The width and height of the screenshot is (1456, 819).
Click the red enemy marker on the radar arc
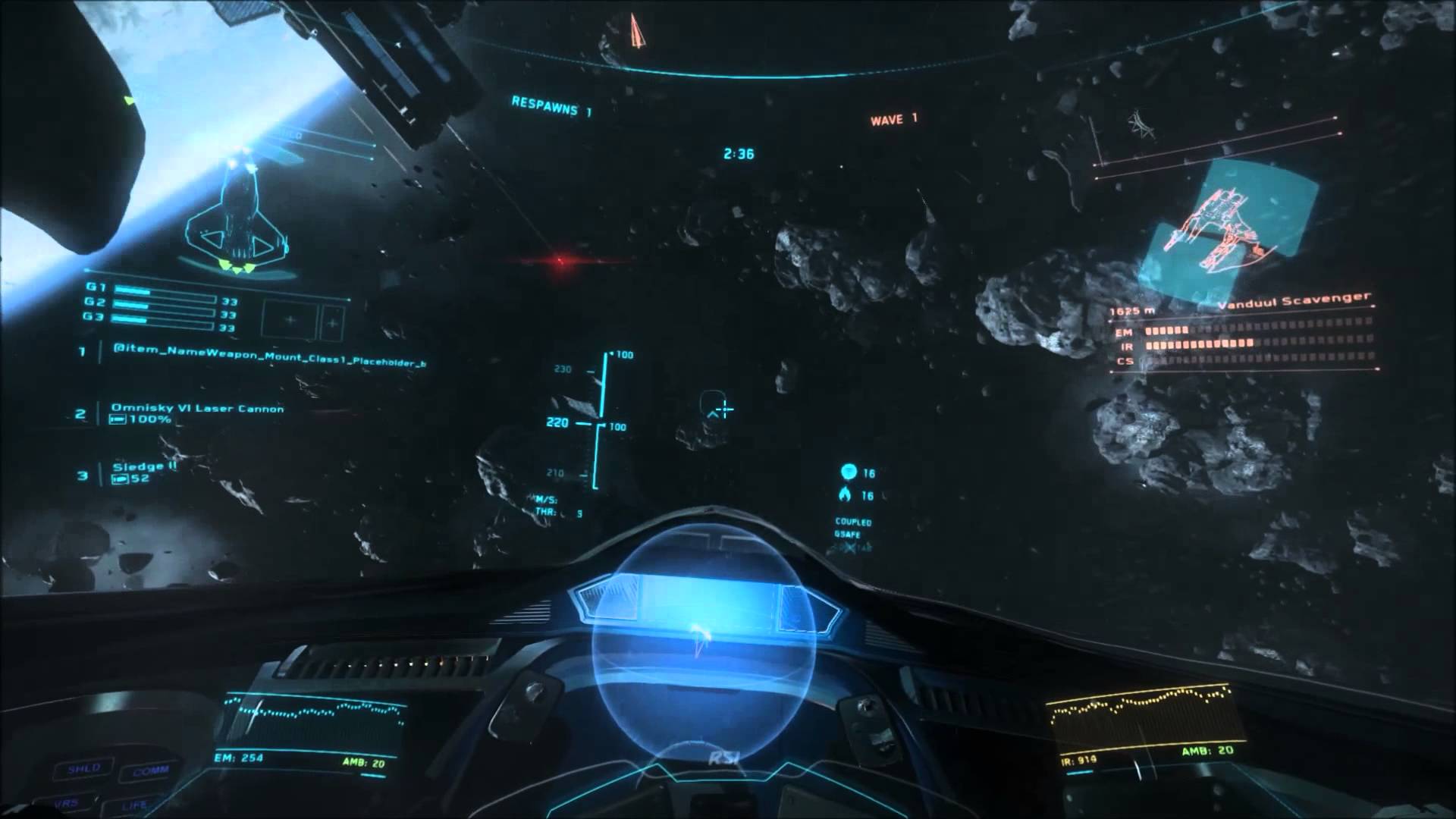[x=637, y=30]
